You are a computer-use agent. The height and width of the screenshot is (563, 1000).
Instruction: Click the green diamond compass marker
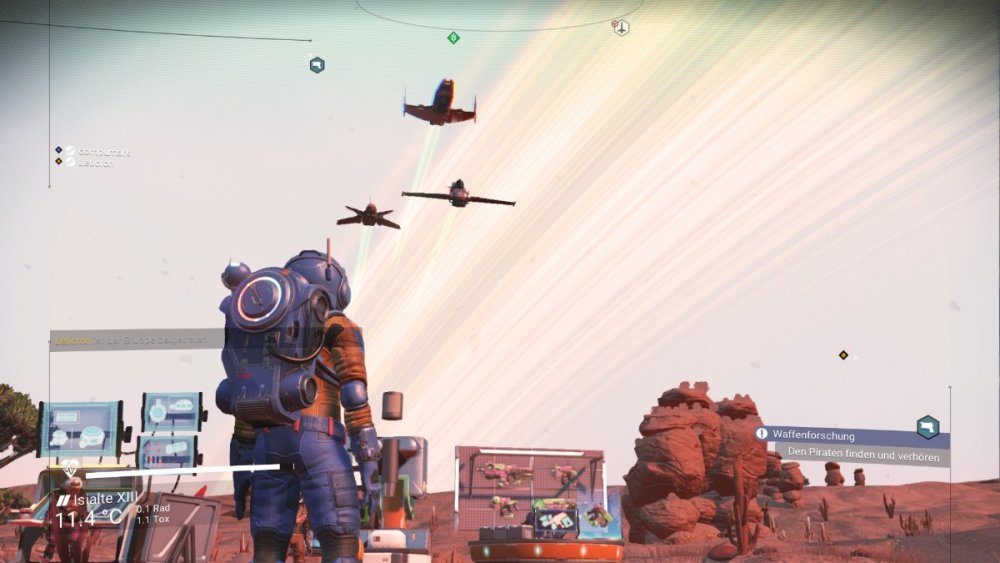[x=453, y=38]
